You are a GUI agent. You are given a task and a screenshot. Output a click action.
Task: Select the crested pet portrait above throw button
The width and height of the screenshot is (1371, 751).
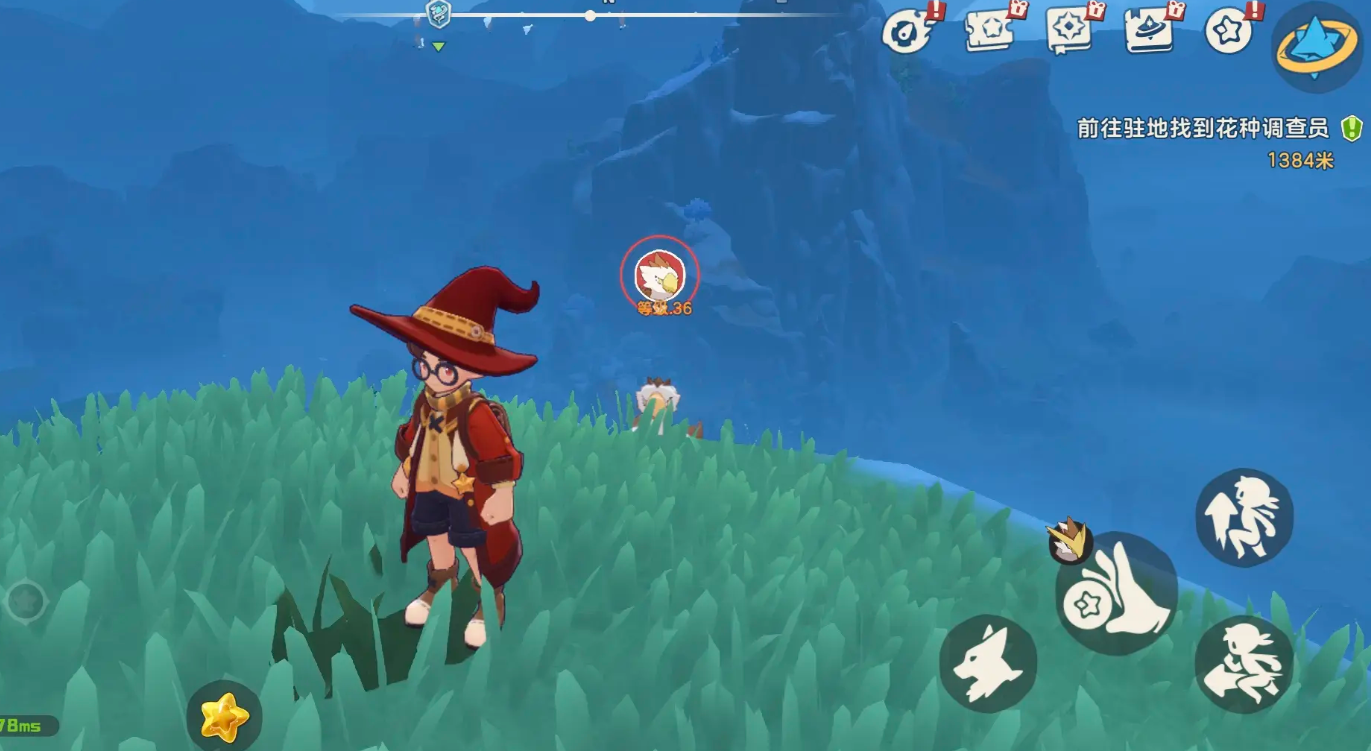click(1068, 540)
